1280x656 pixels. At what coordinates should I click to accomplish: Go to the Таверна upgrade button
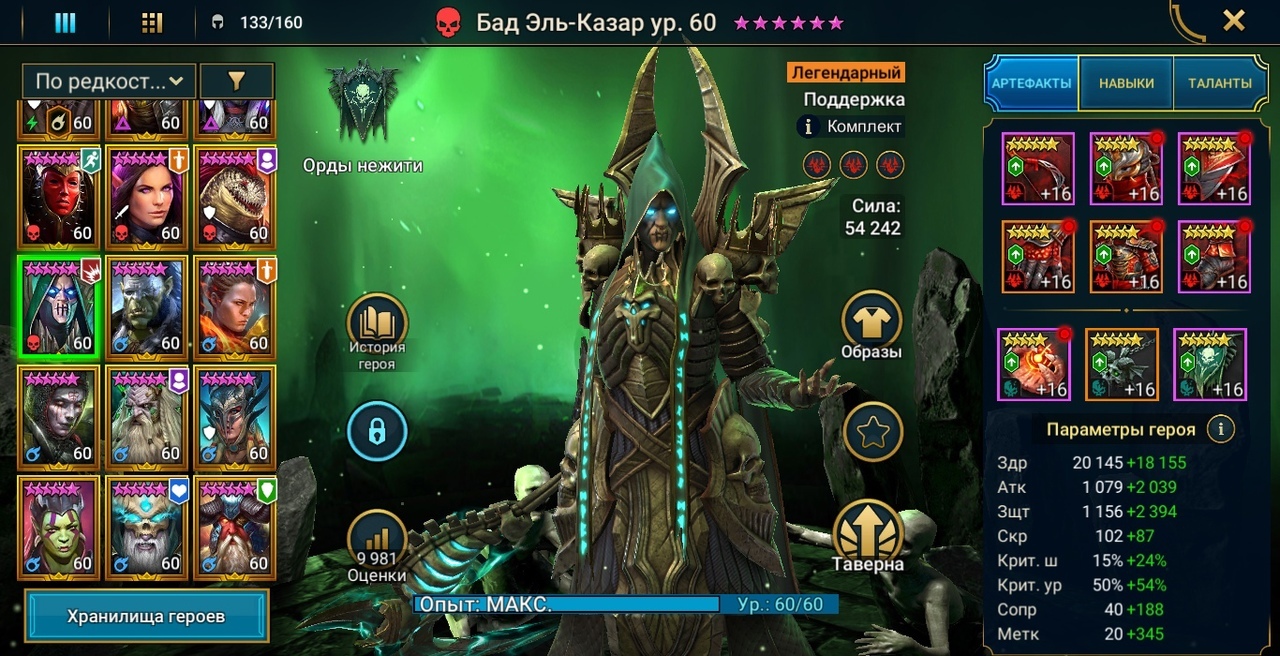tap(868, 536)
